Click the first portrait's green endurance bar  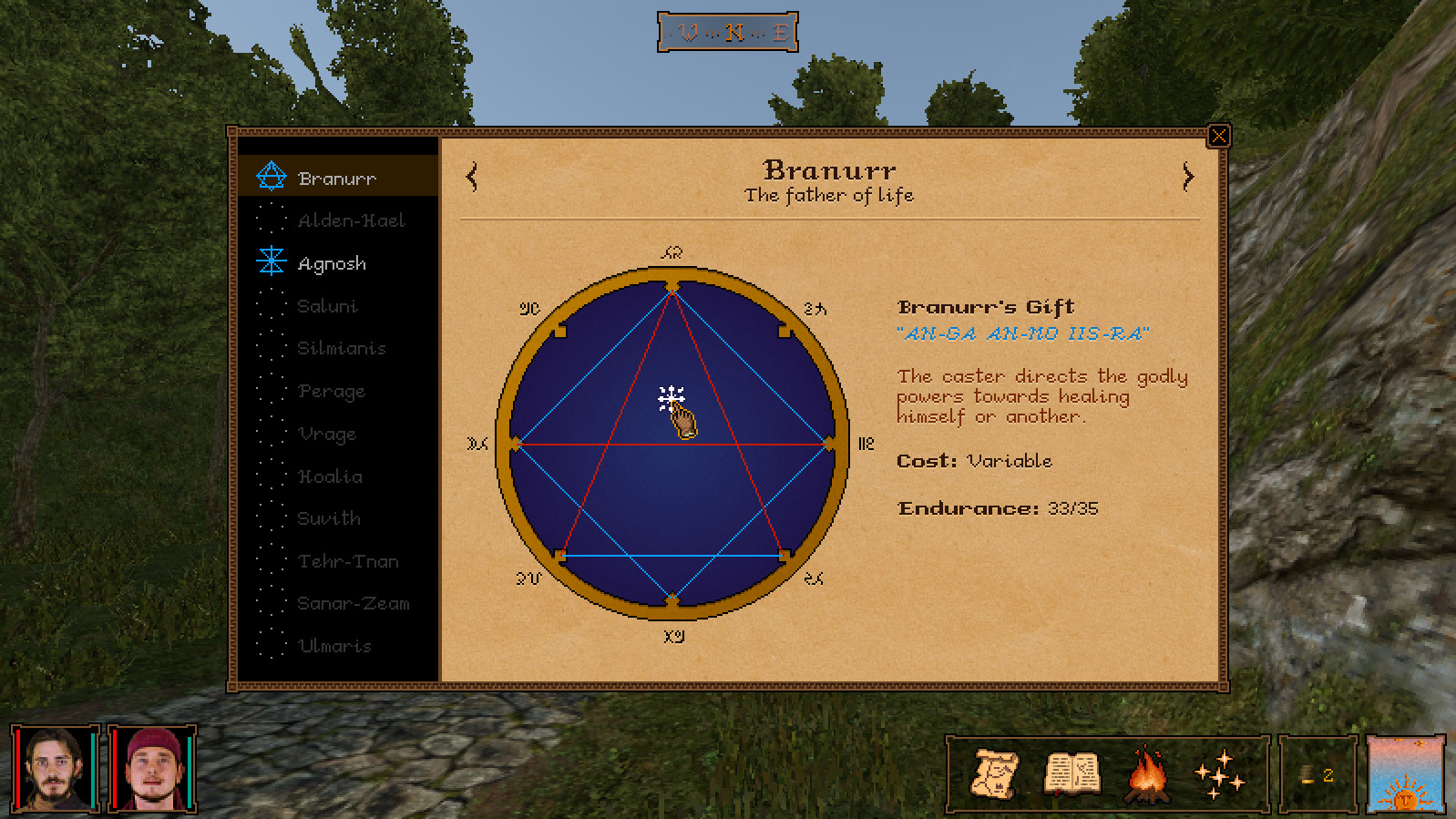point(94,770)
